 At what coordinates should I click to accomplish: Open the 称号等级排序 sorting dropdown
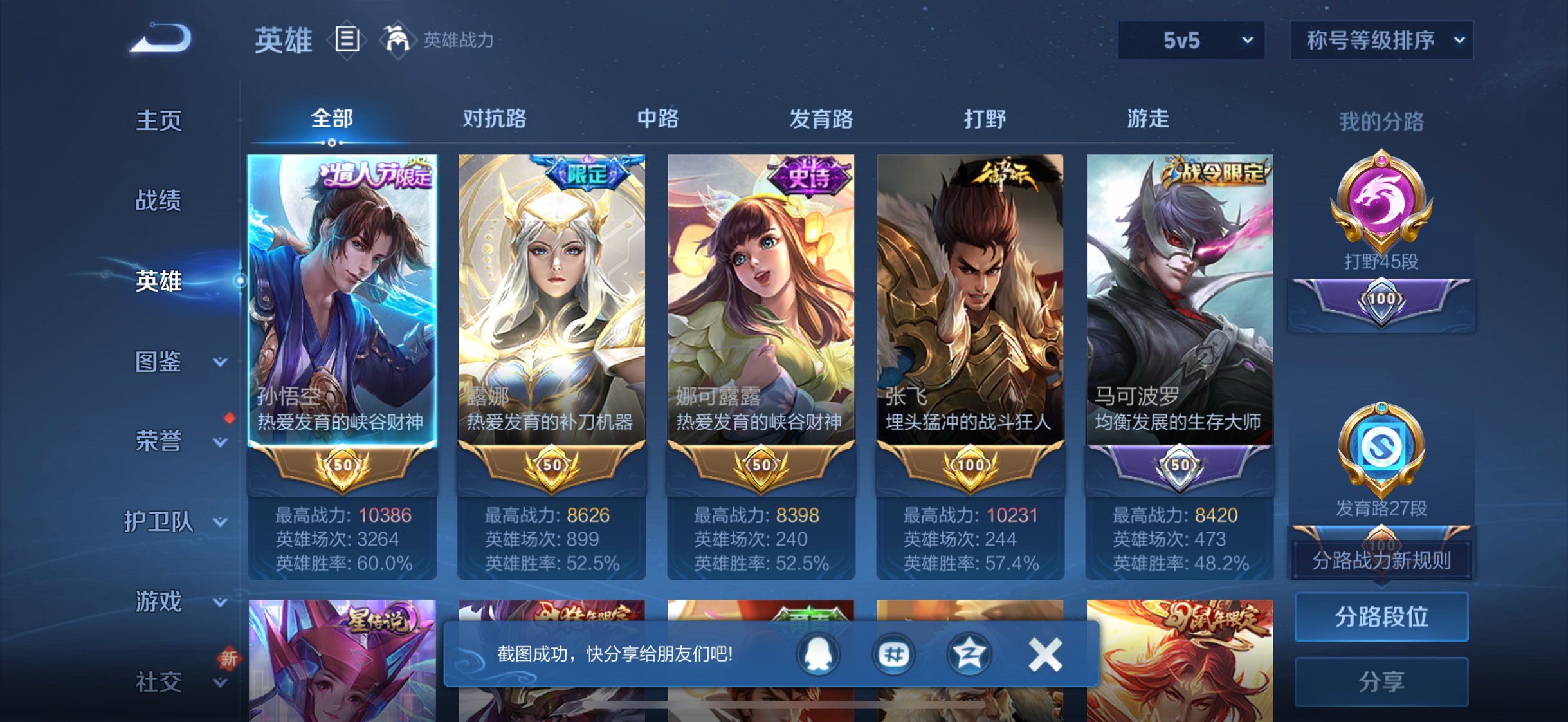pos(1381,40)
